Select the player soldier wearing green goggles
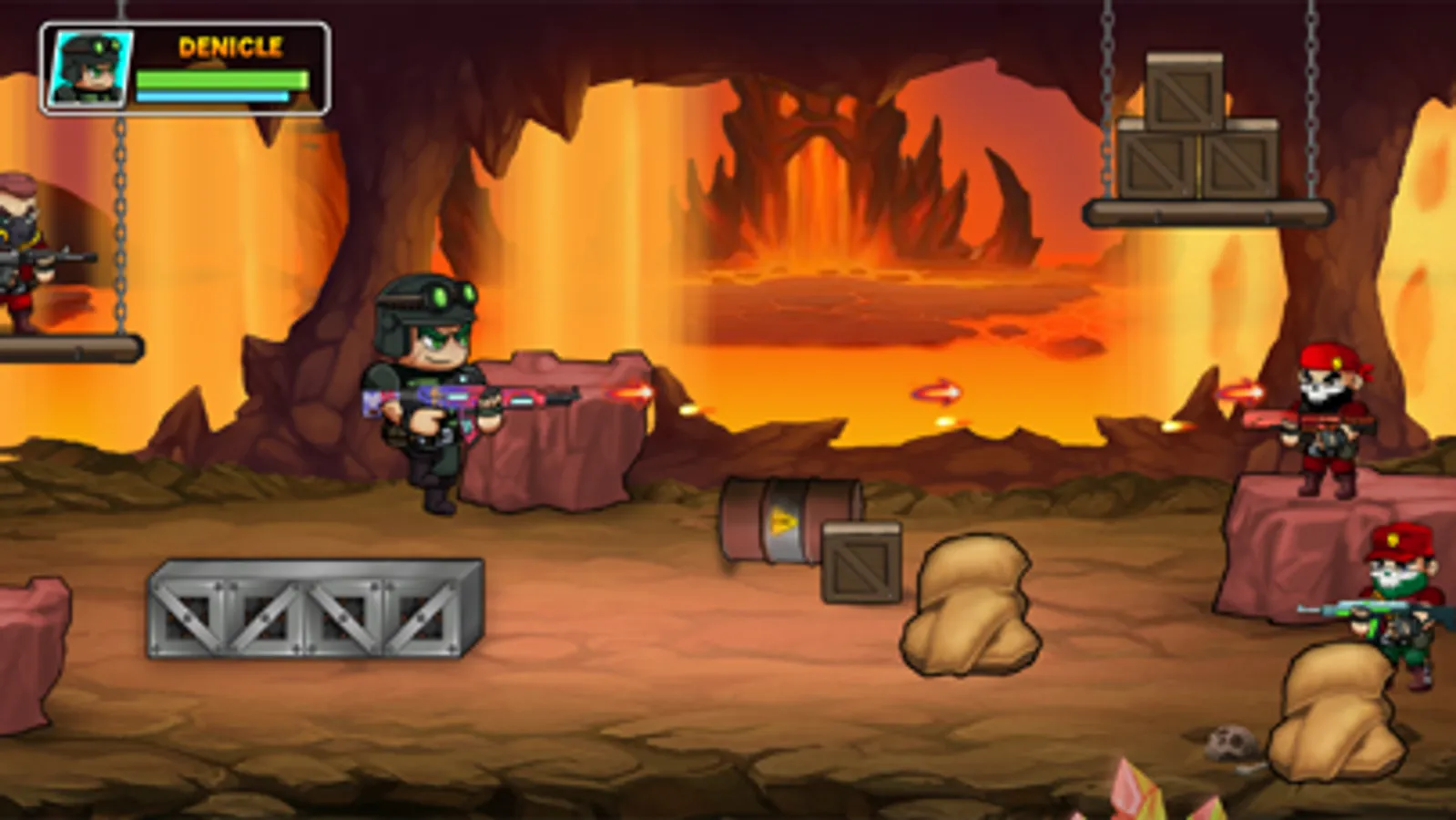 pos(428,392)
